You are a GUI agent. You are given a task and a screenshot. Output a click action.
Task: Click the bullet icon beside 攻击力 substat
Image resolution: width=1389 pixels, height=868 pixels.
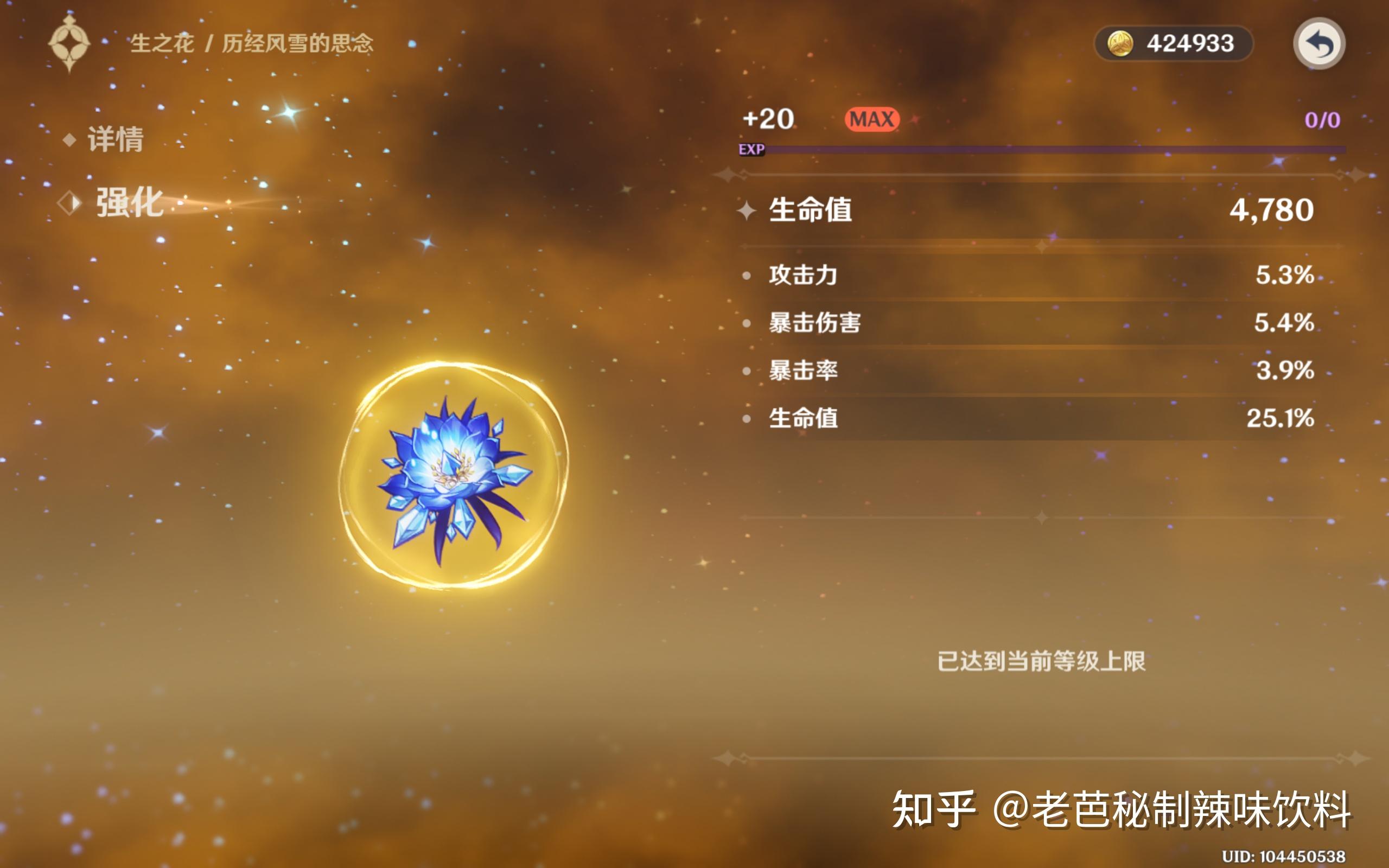tap(747, 275)
